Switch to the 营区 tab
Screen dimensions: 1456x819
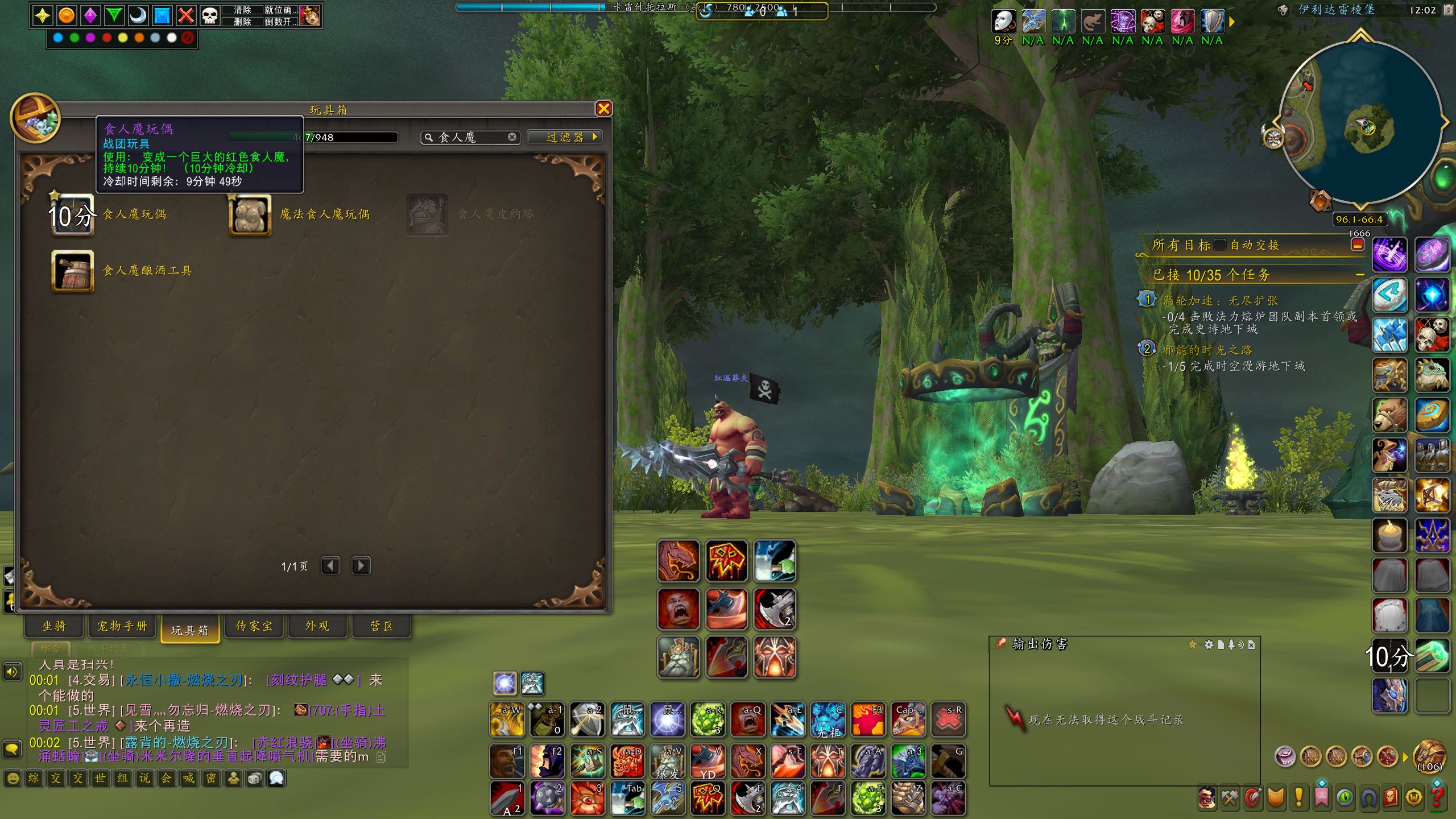point(382,626)
